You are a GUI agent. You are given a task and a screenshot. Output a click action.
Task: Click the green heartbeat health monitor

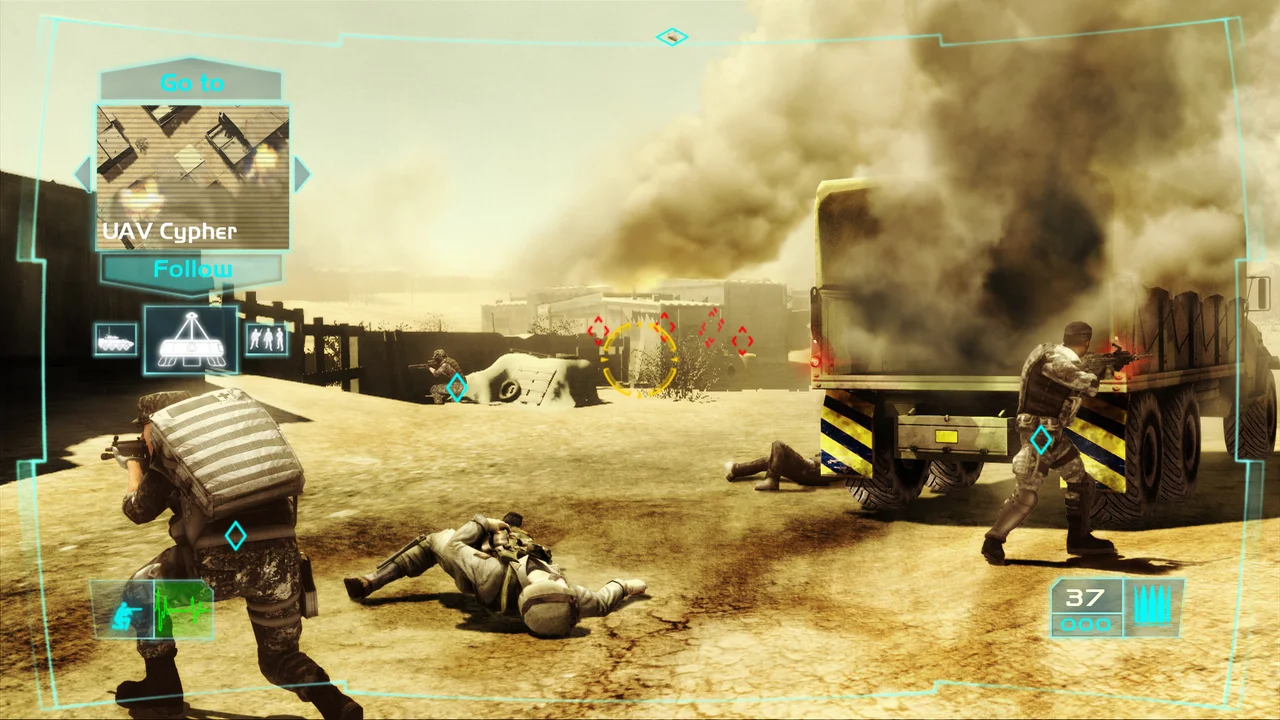coord(181,608)
